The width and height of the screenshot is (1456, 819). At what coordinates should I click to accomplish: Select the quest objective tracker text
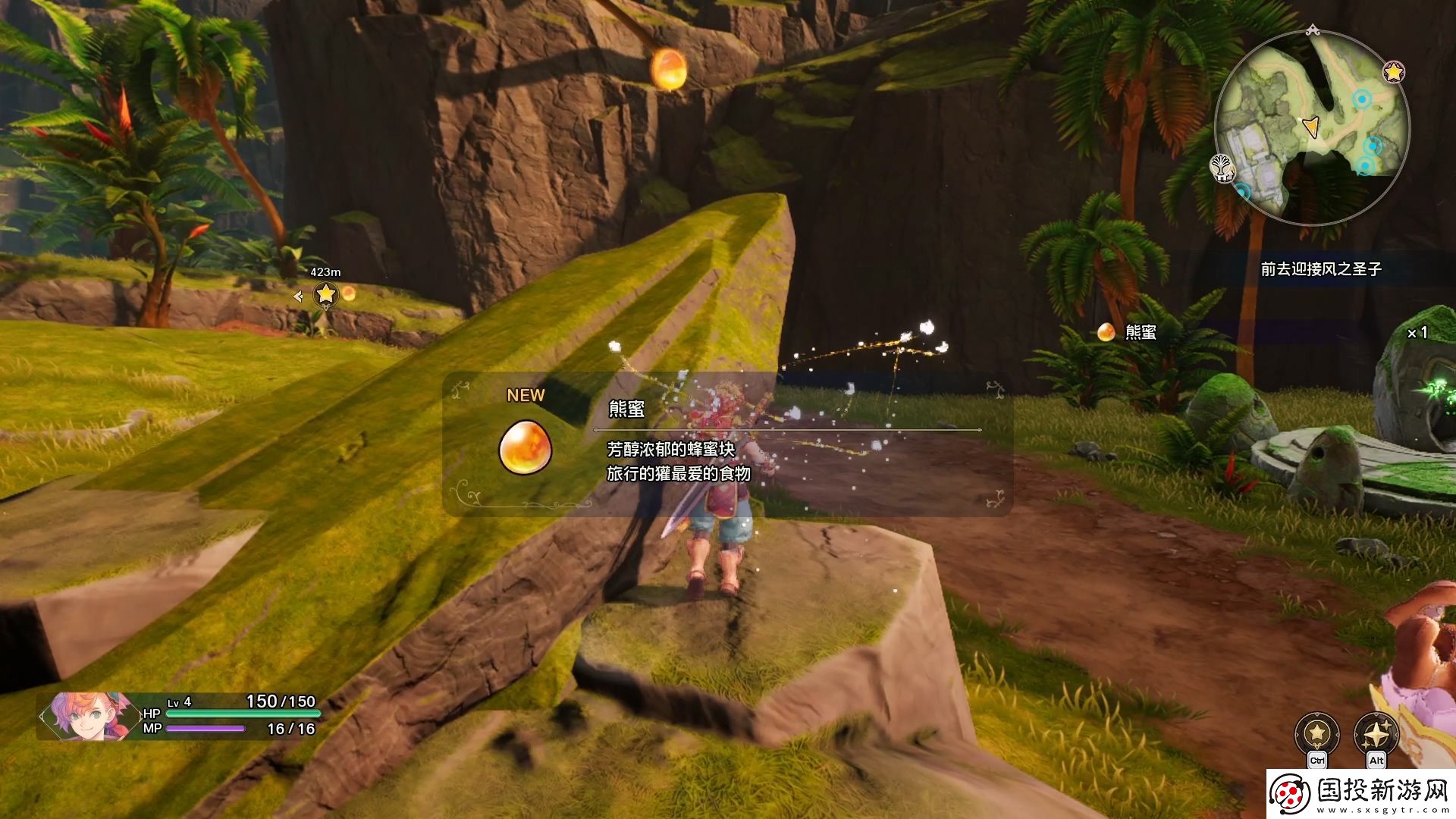tap(1321, 269)
